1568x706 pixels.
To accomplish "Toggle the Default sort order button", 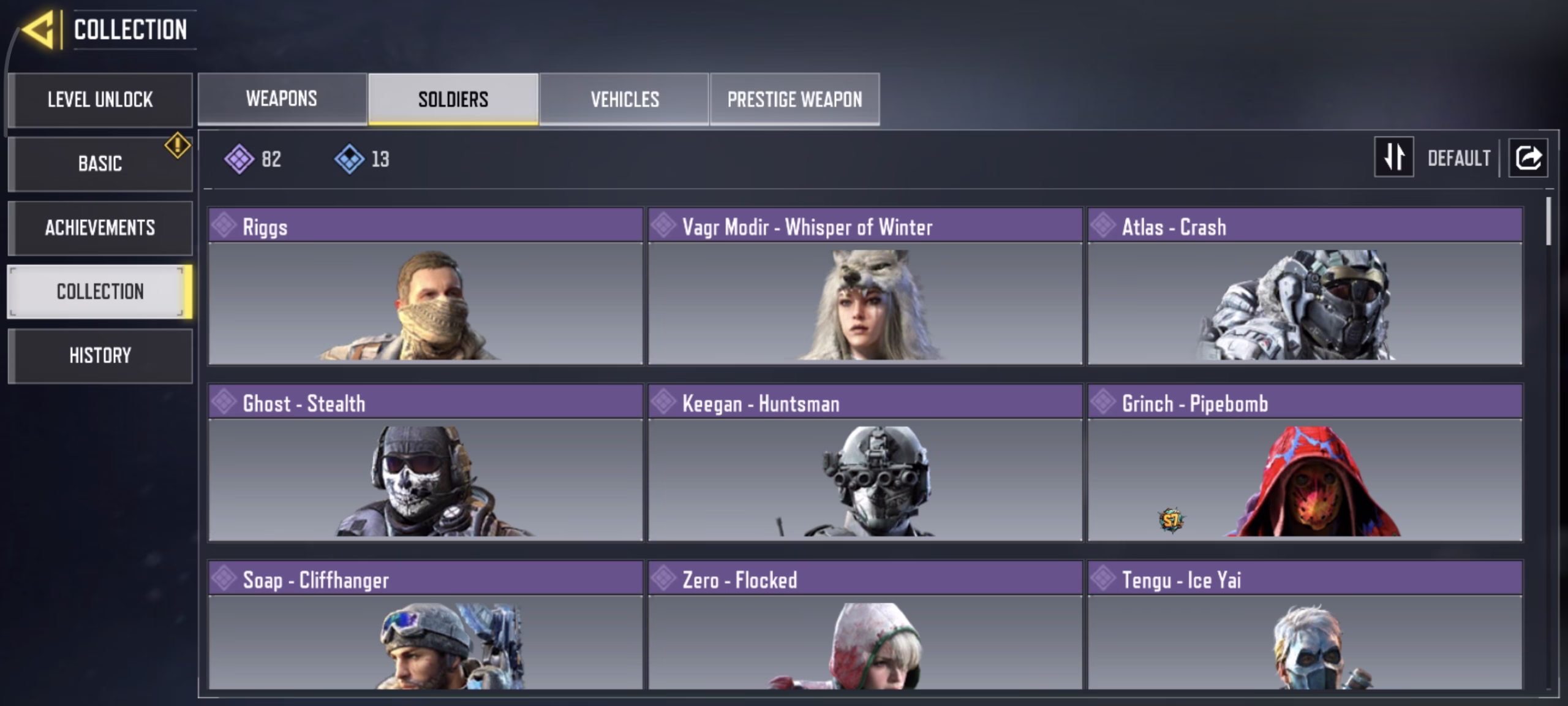I will [1394, 158].
